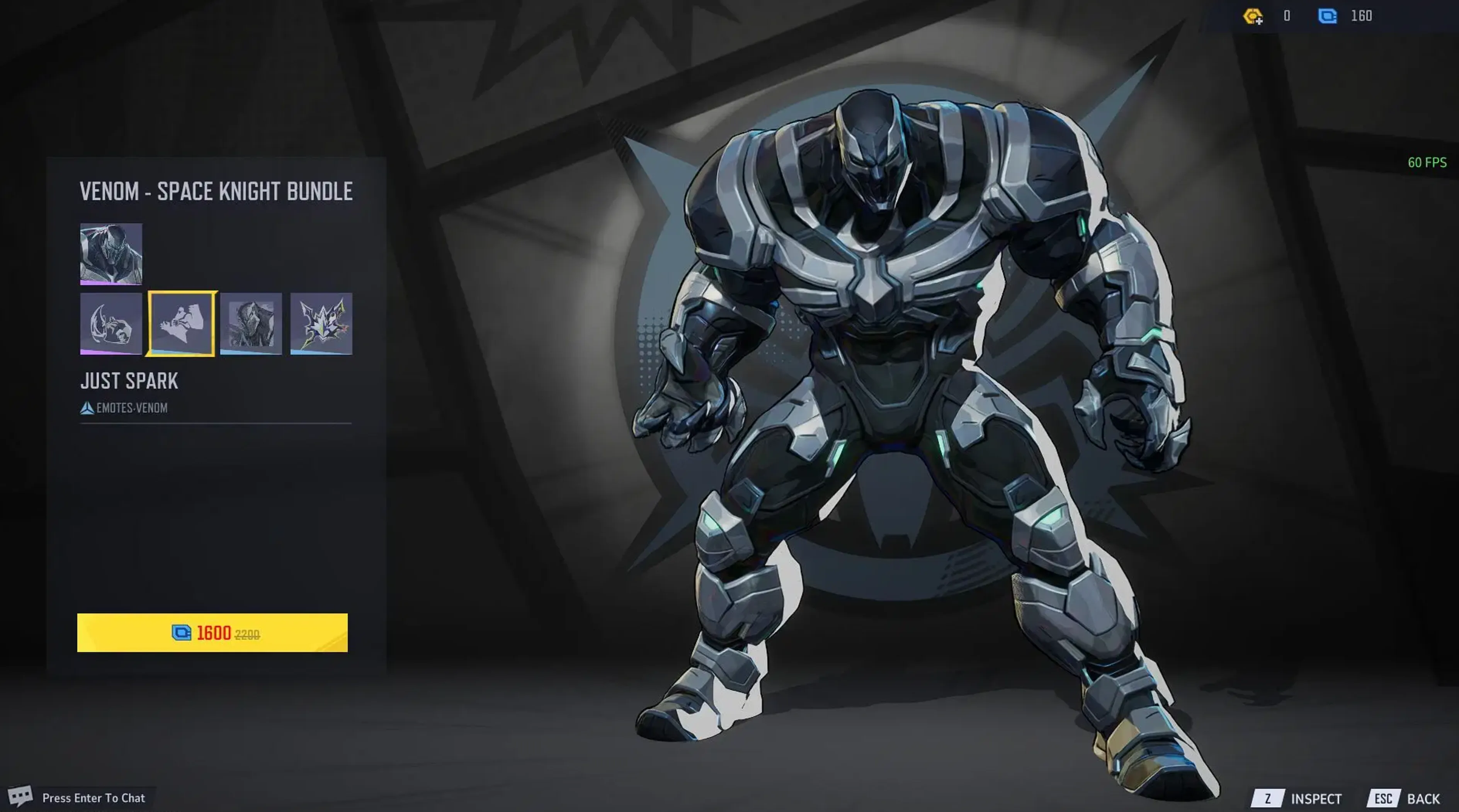Select the Just Spark emote thumbnail
The width and height of the screenshot is (1459, 812).
[x=182, y=324]
